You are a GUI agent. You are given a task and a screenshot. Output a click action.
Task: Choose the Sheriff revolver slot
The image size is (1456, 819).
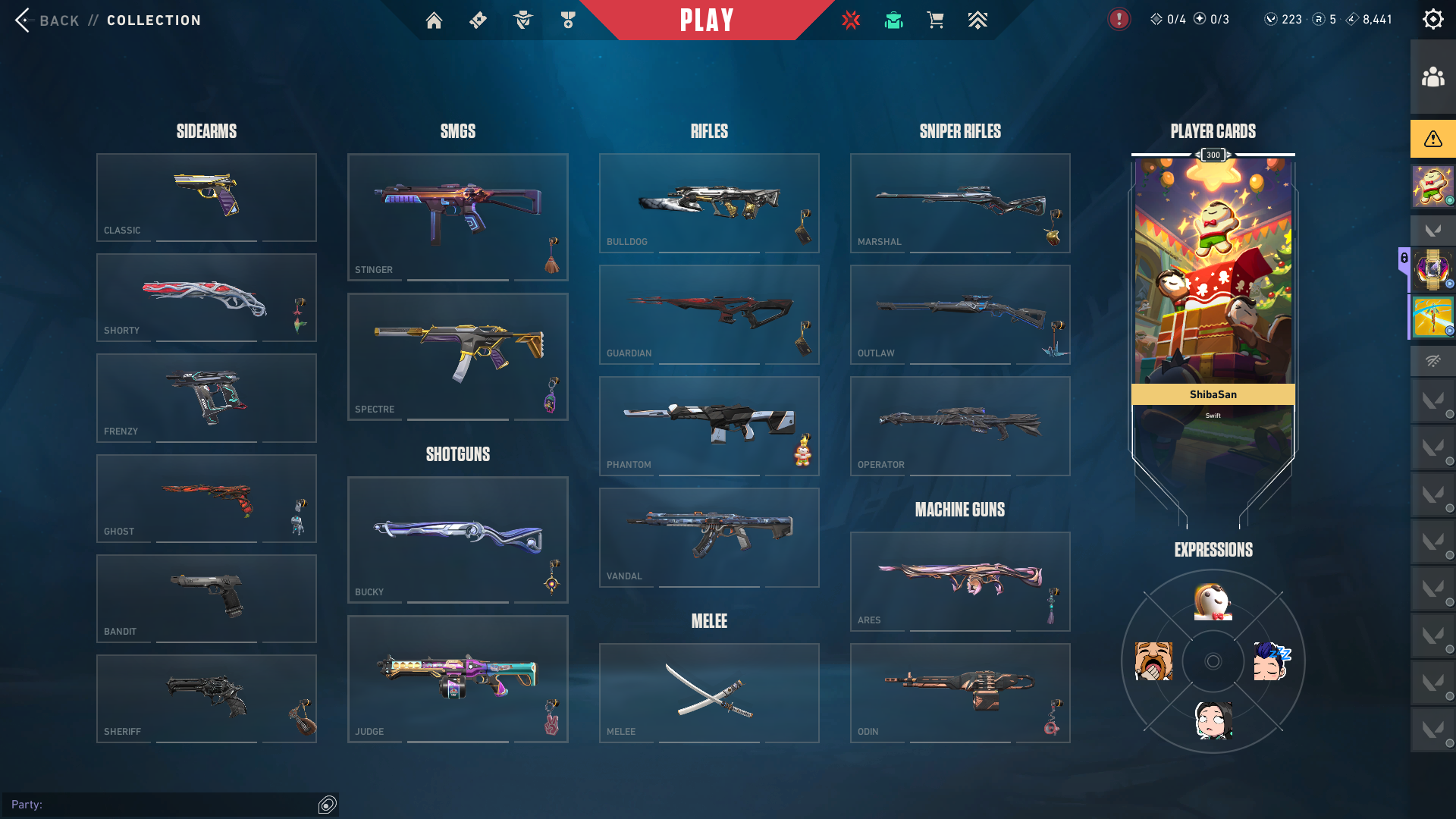(x=206, y=698)
